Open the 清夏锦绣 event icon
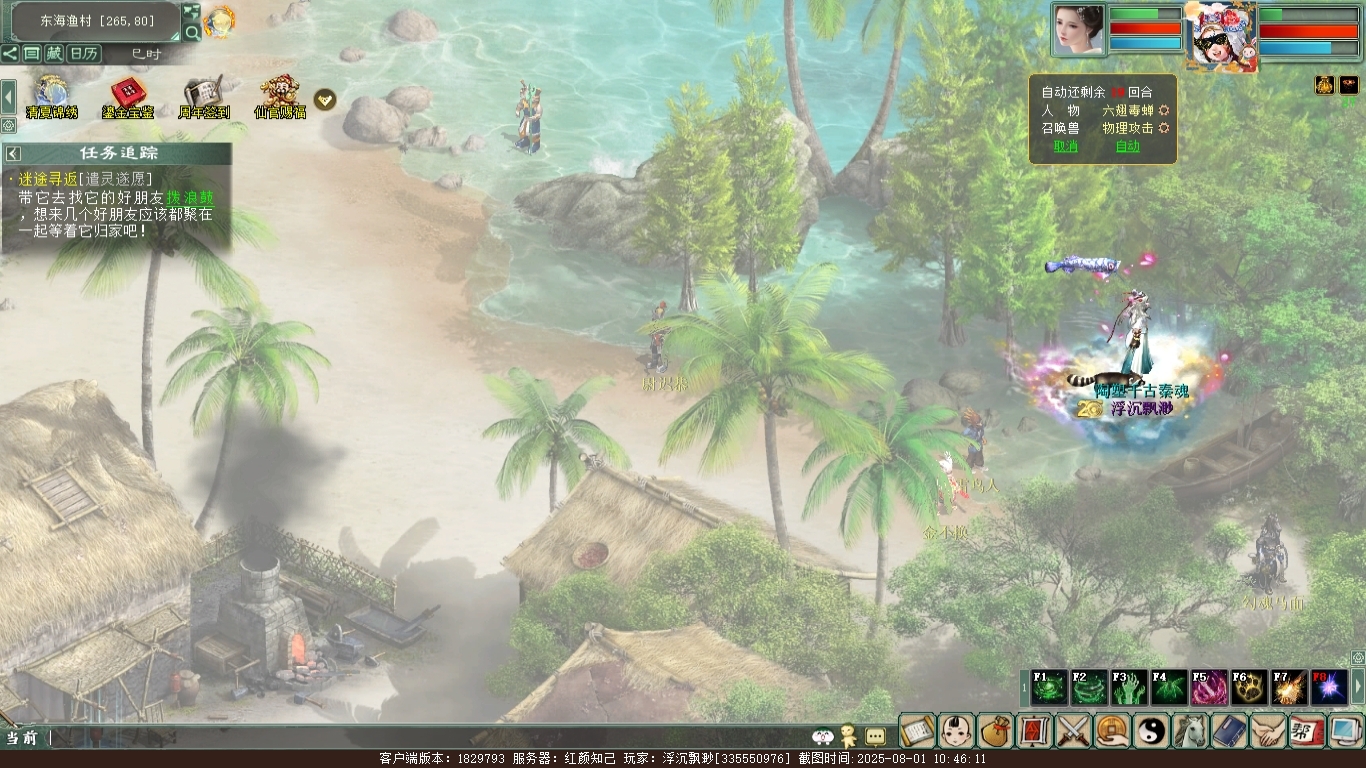The image size is (1366, 768). [51, 97]
